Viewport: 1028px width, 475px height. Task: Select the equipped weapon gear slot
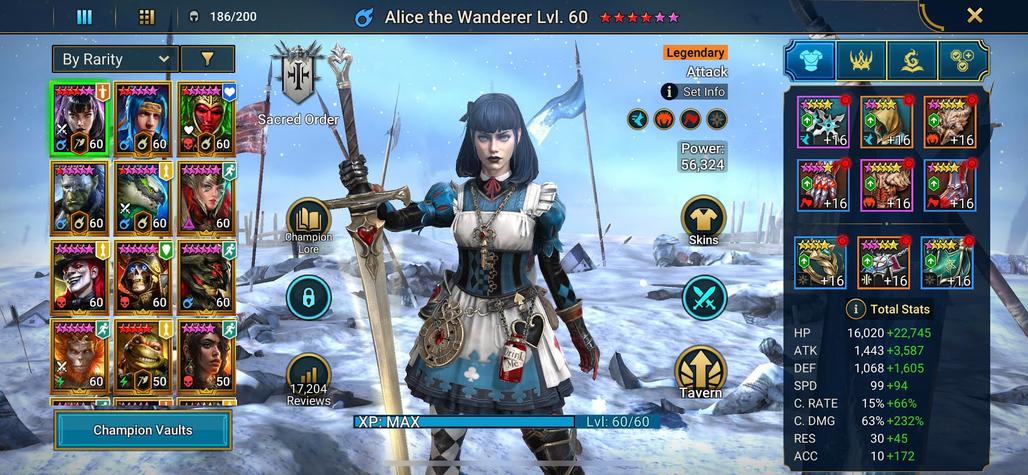tap(821, 121)
